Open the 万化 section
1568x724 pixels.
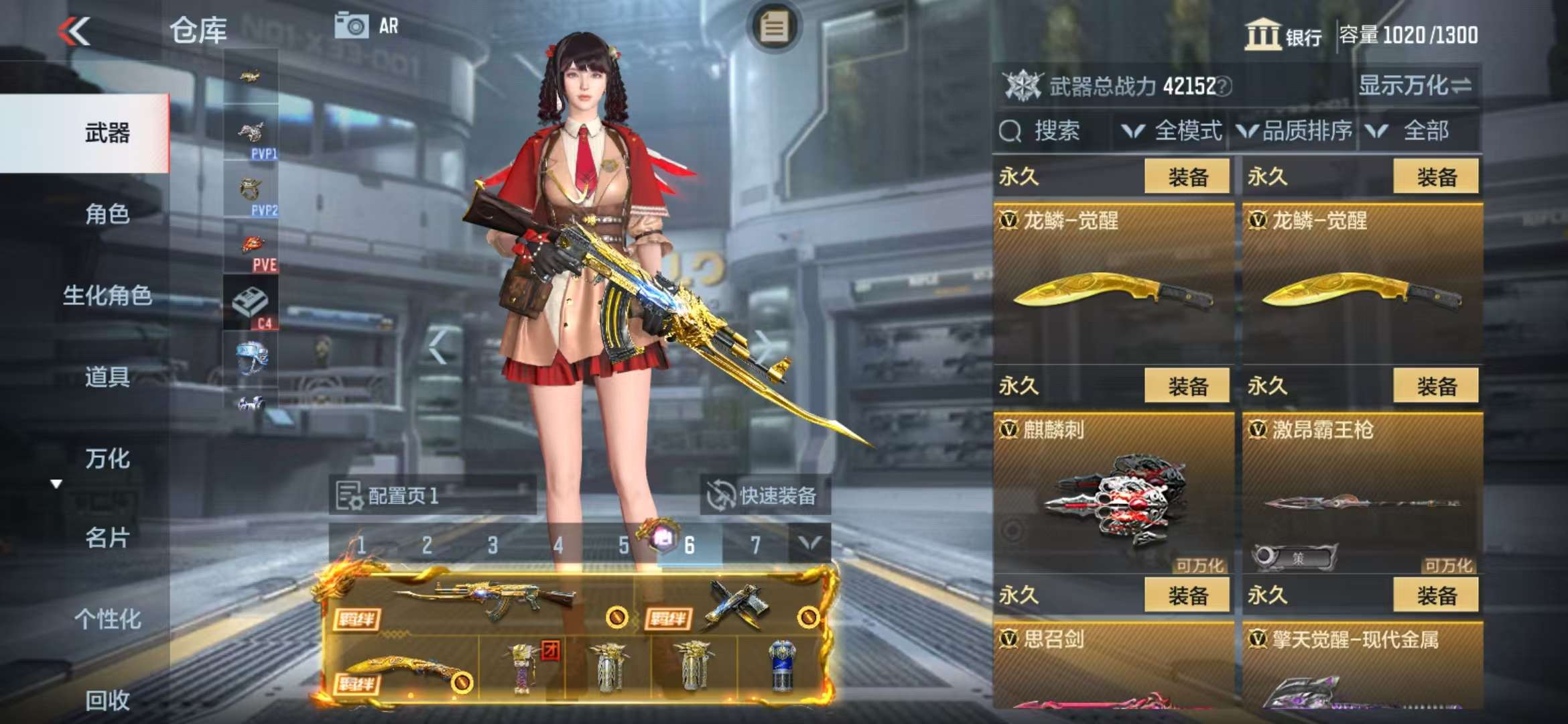click(x=107, y=459)
